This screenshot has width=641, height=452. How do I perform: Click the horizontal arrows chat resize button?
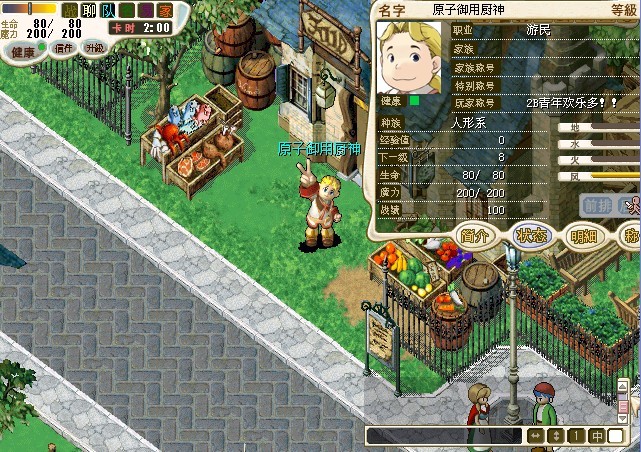537,436
